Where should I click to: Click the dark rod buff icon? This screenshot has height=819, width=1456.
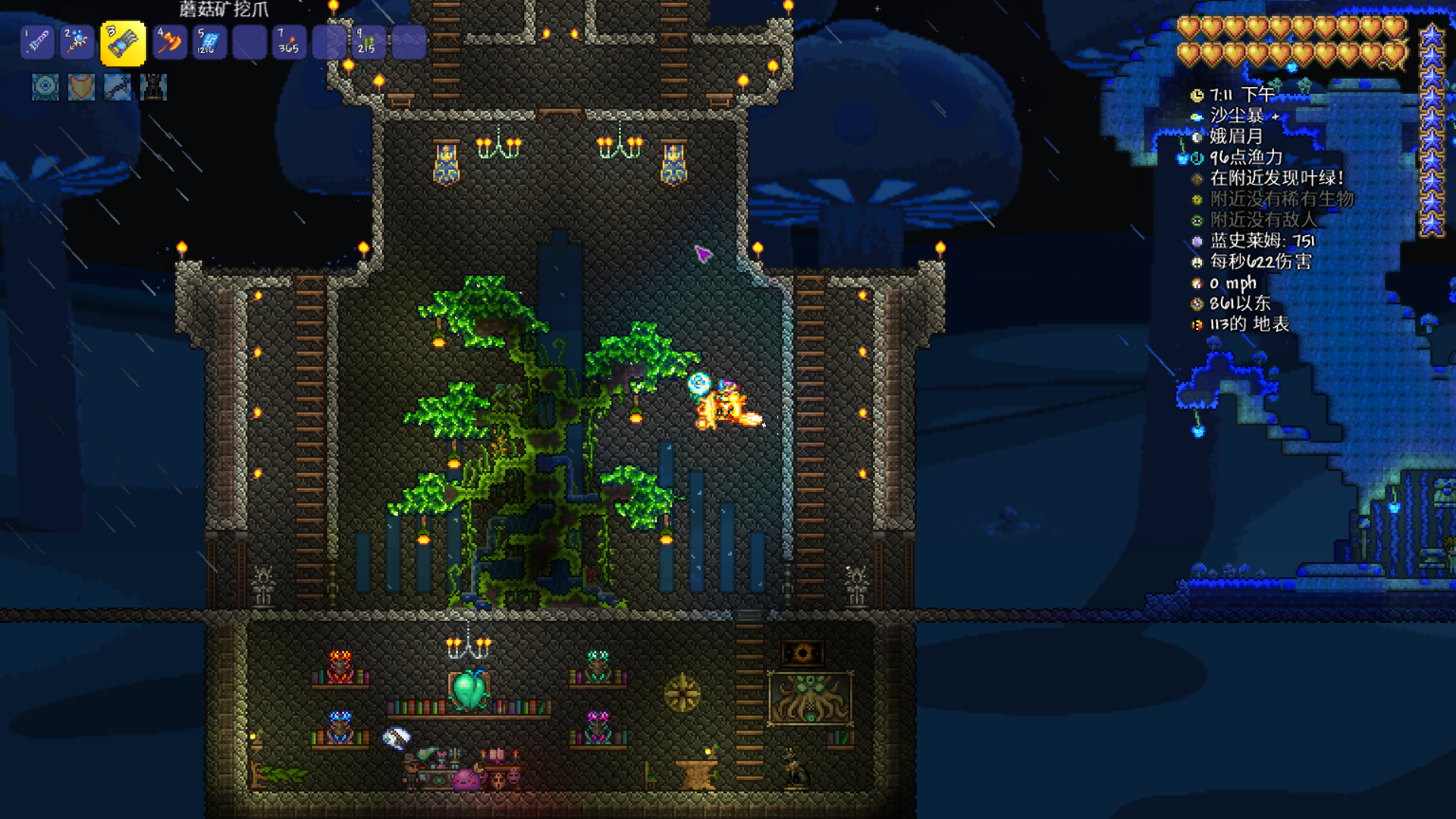[x=118, y=87]
